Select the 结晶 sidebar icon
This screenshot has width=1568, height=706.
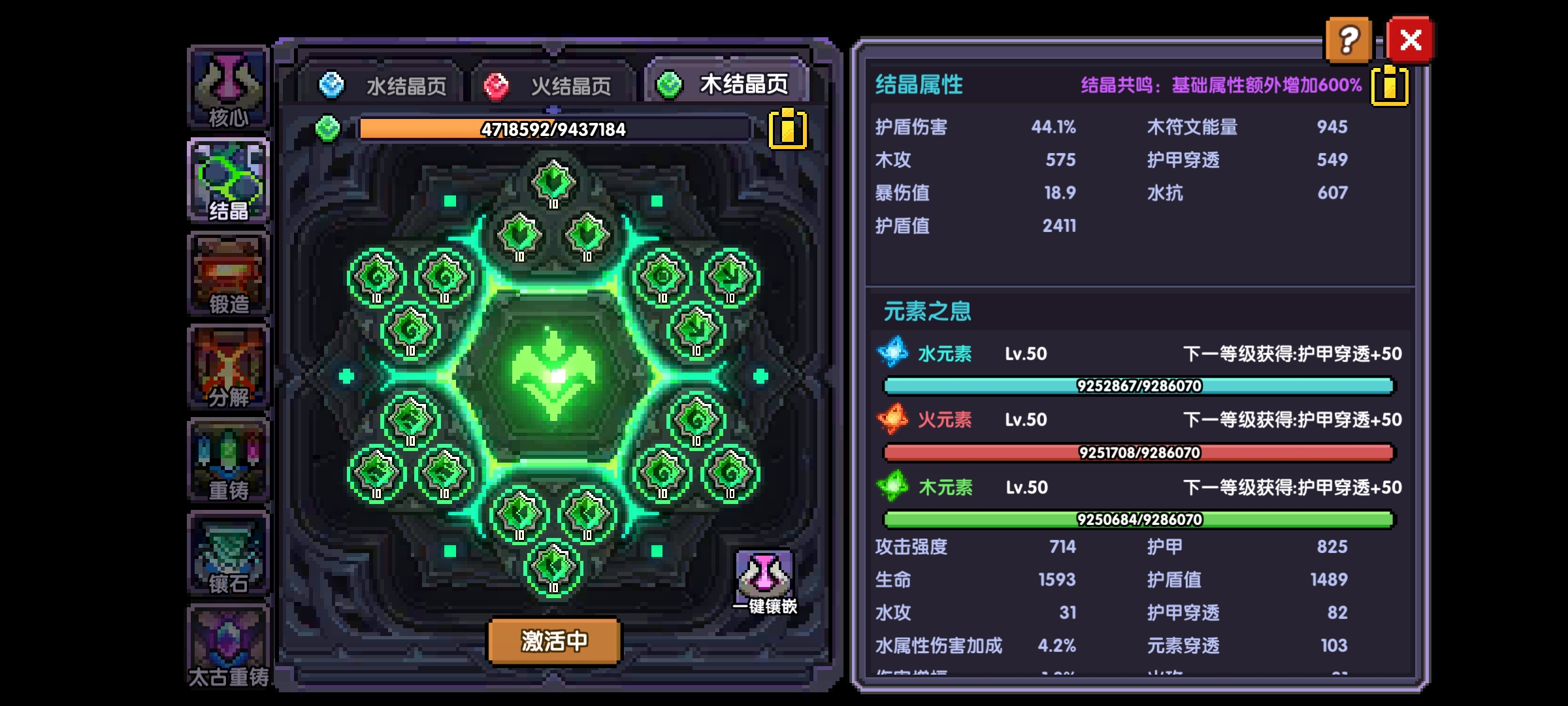coord(228,176)
